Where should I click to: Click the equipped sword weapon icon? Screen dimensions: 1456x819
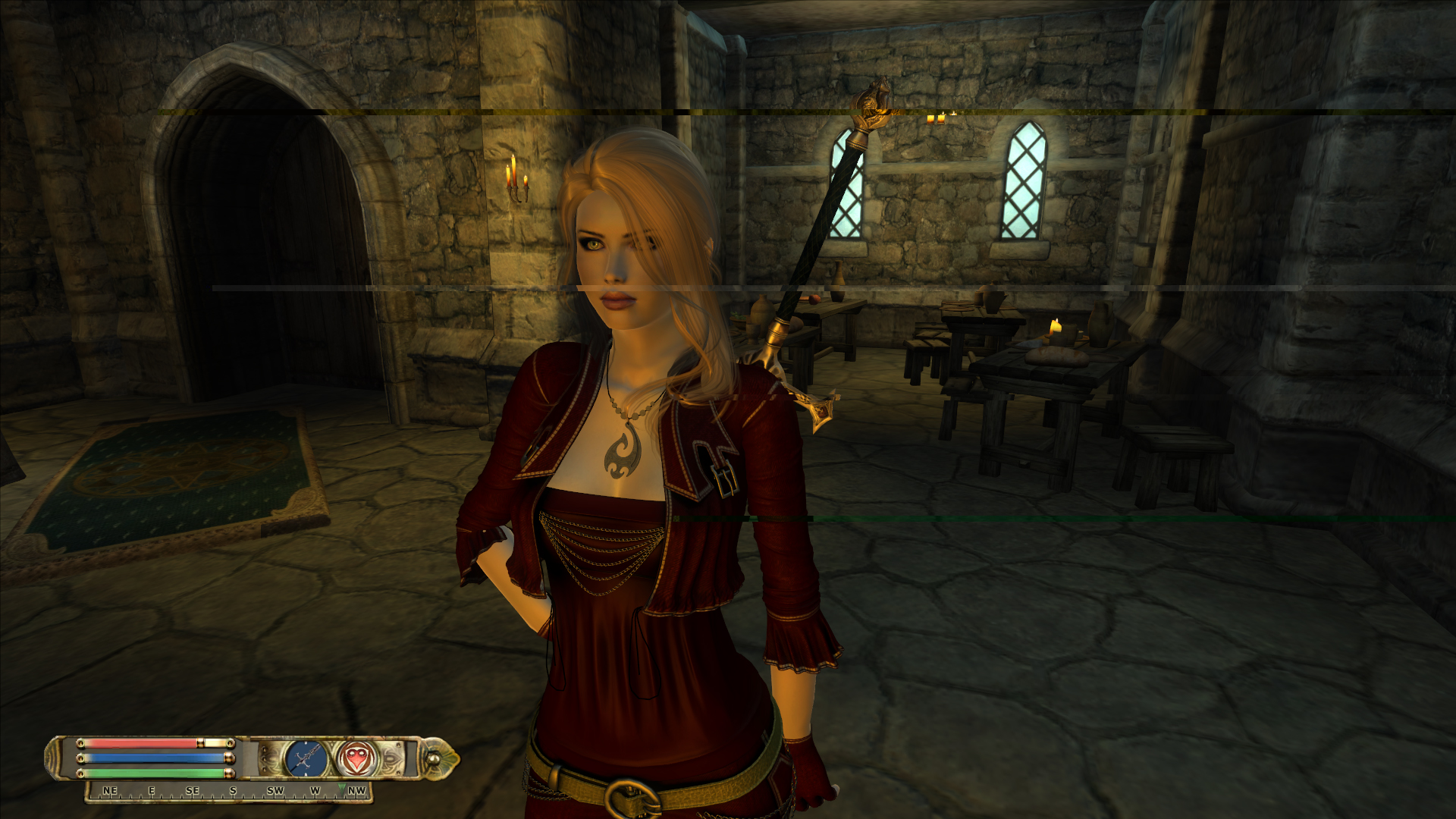[306, 758]
